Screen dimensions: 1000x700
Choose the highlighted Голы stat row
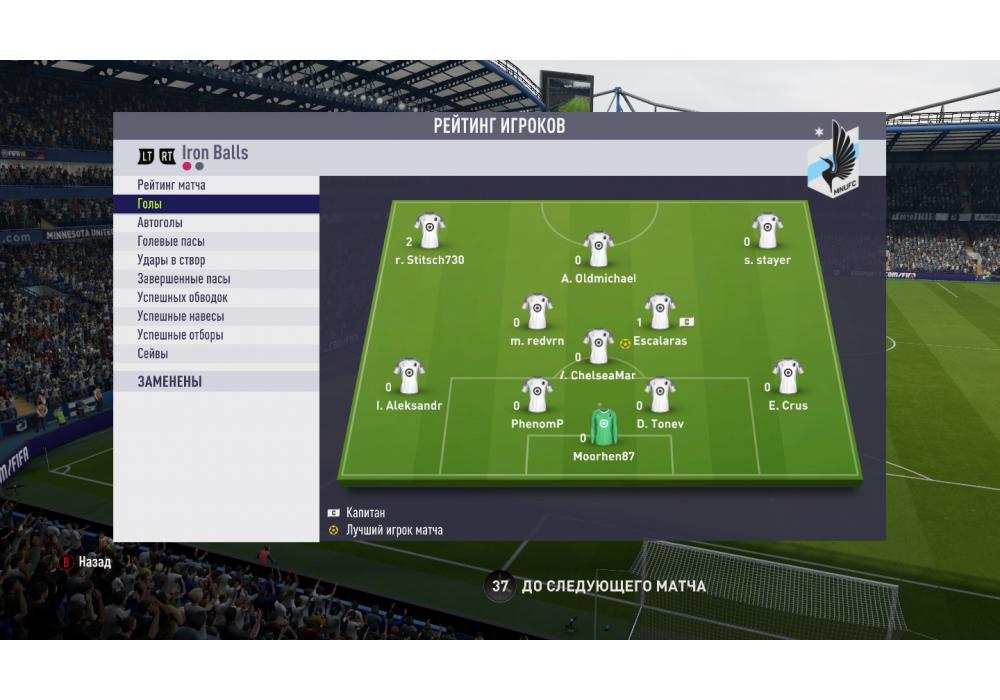[216, 204]
